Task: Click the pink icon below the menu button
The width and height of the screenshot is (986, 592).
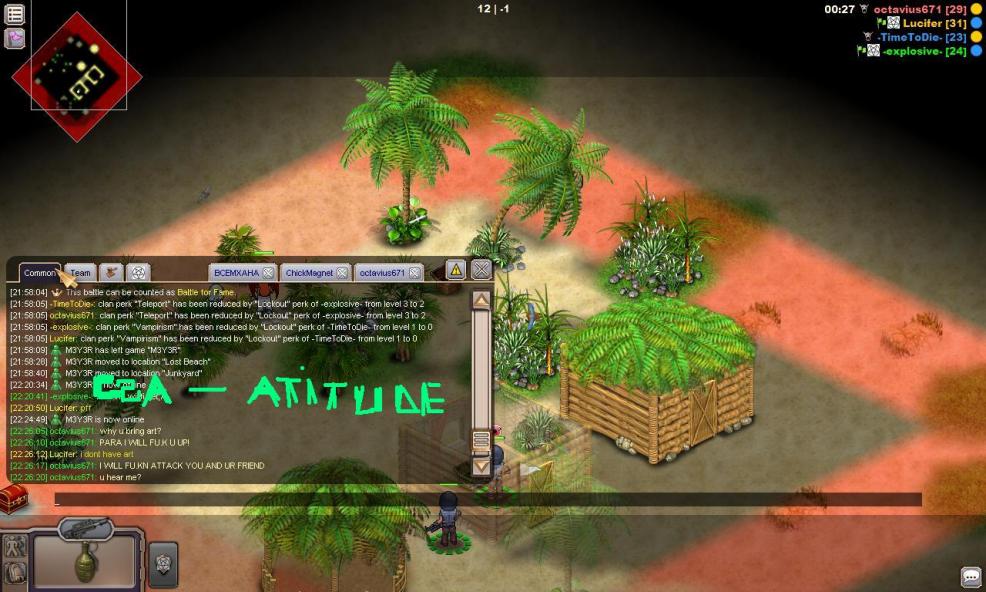Action: pyautogui.click(x=15, y=38)
